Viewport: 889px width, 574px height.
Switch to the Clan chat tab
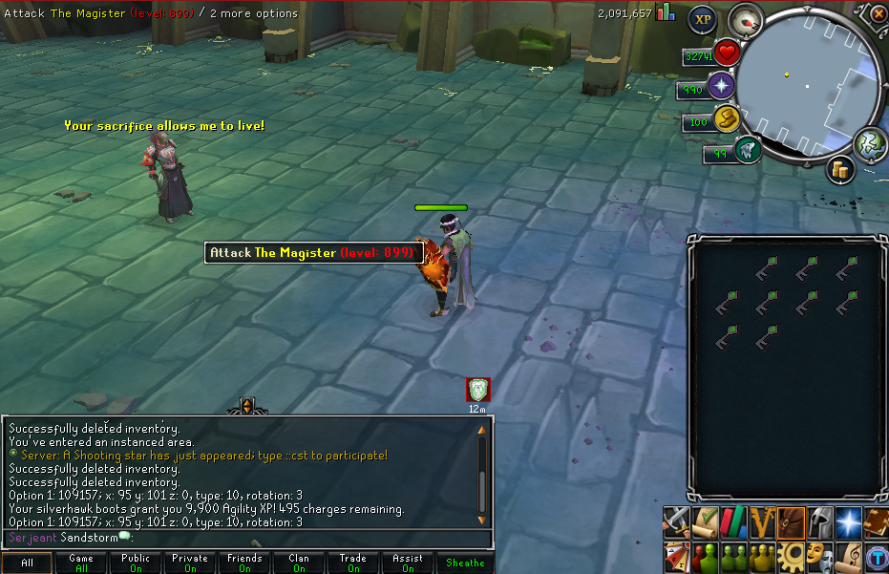[299, 563]
